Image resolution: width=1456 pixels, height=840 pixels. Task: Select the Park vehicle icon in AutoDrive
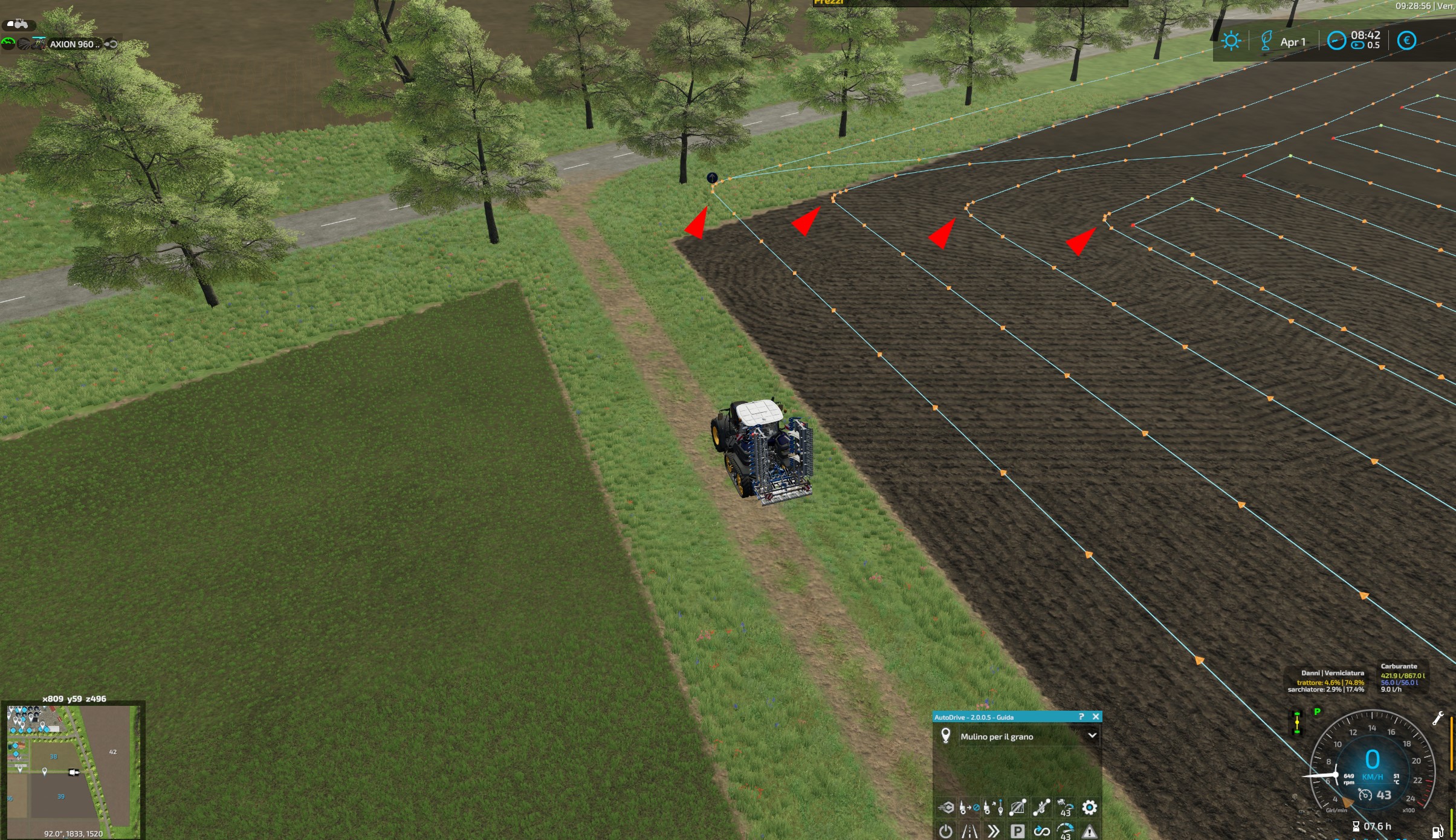(x=1019, y=832)
